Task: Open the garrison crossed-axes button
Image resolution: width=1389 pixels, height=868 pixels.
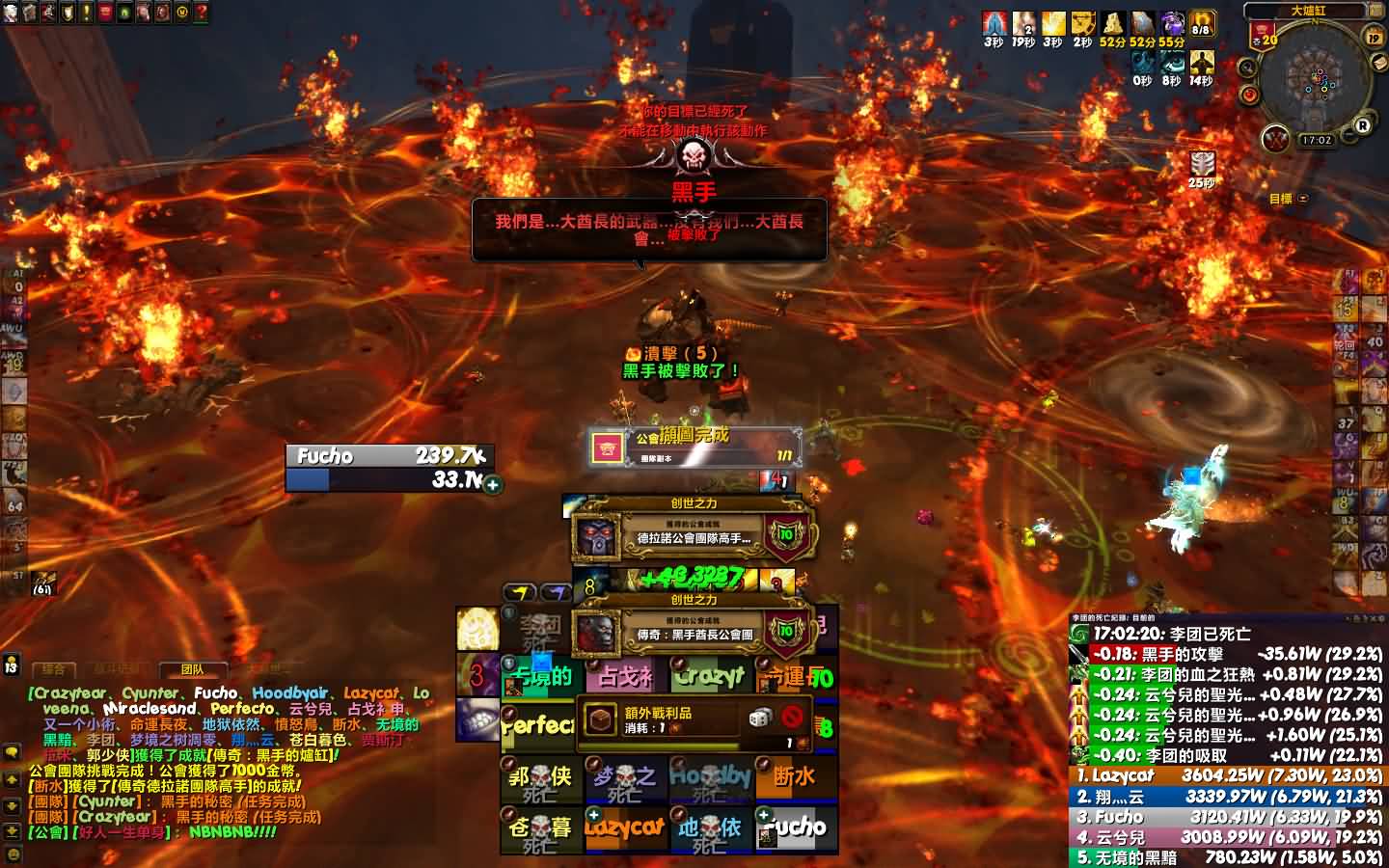Action: click(x=1276, y=139)
